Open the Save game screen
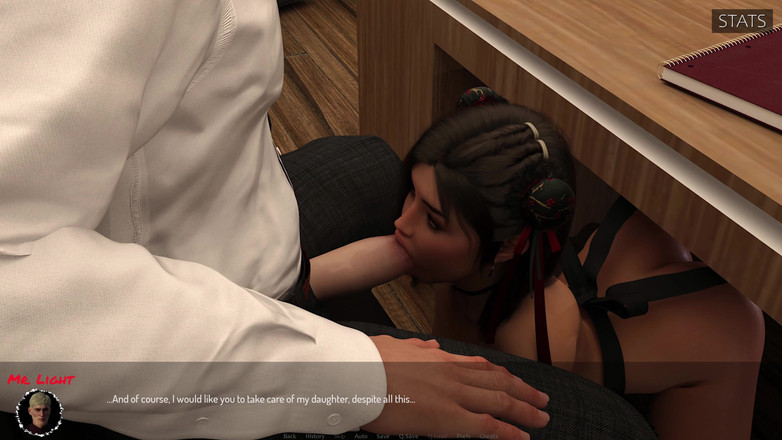The height and width of the screenshot is (440, 782). point(383,436)
